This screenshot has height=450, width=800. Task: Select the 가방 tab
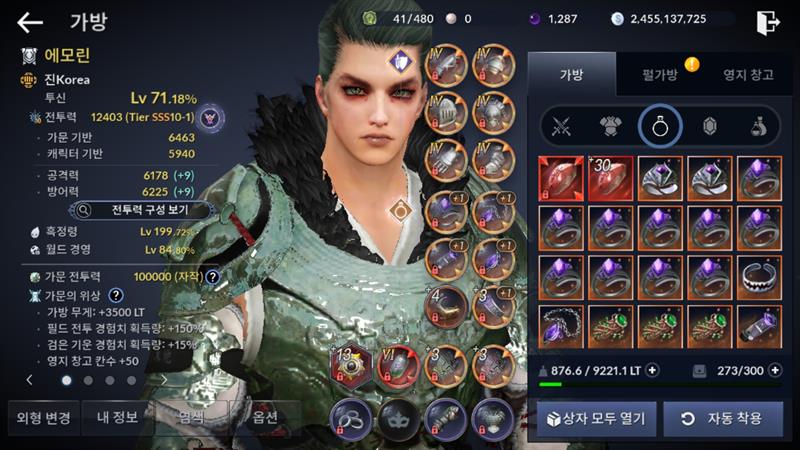(x=571, y=74)
